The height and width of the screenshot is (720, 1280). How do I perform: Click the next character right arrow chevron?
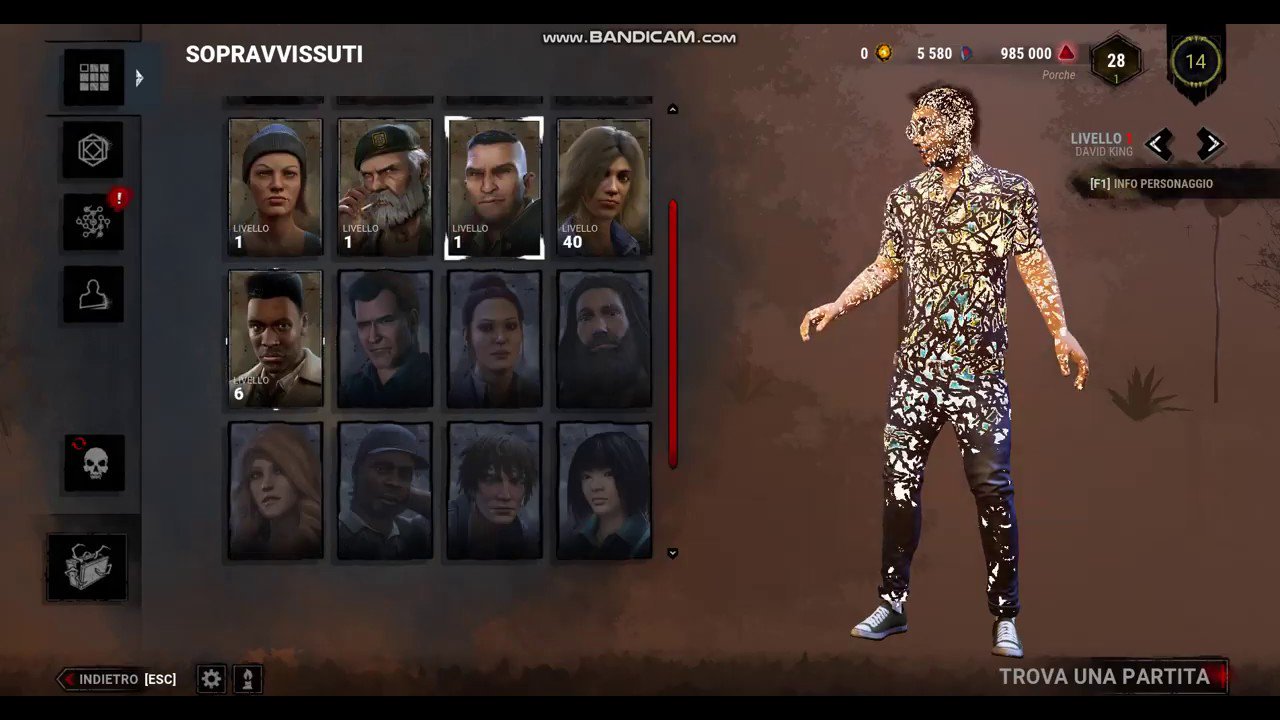tap(1211, 144)
